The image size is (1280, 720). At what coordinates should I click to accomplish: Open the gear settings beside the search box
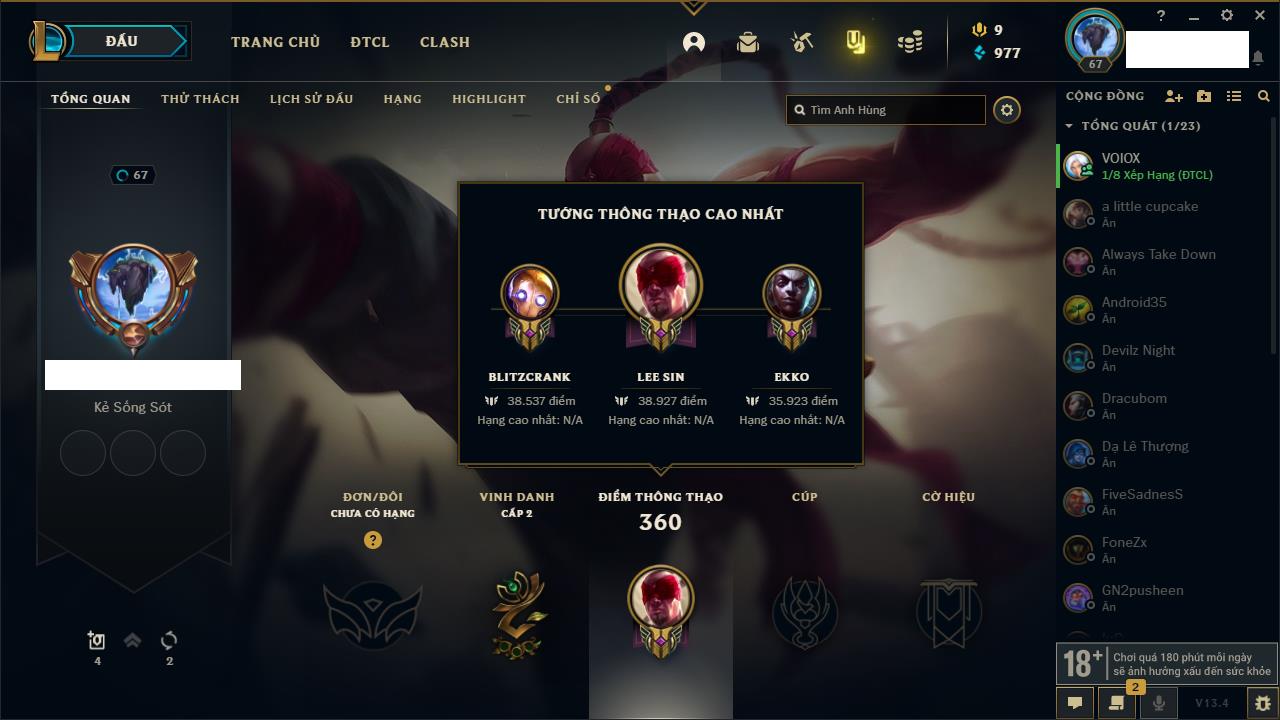(x=1007, y=110)
